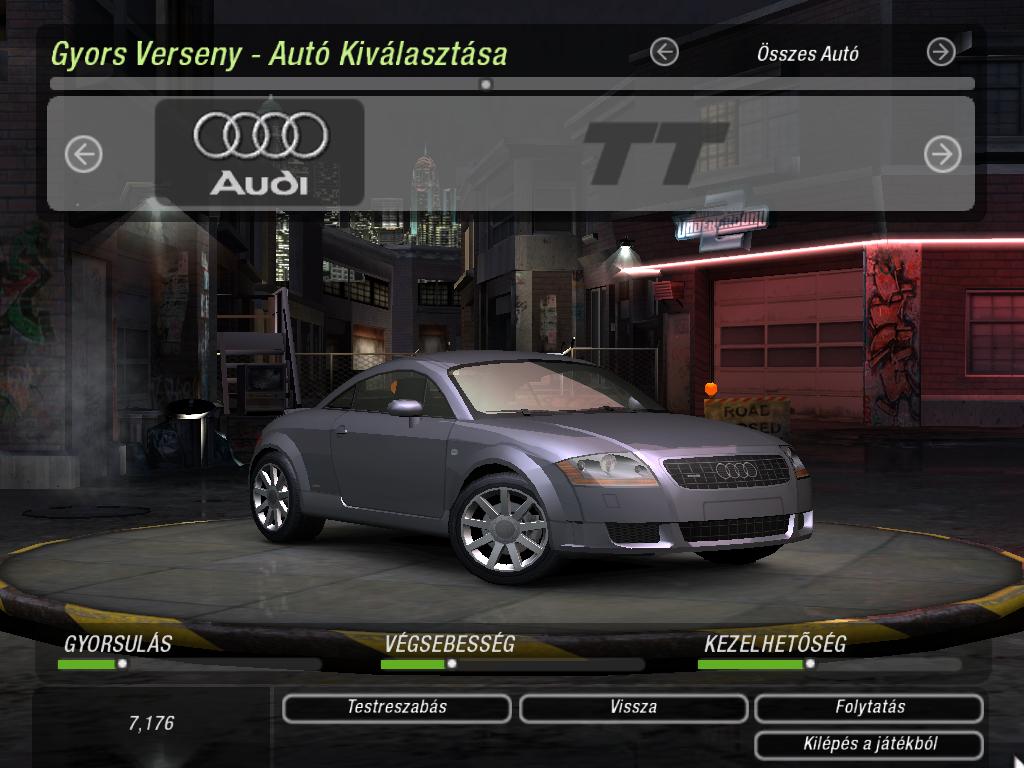Select the Audi brand logo tile

coord(260,152)
